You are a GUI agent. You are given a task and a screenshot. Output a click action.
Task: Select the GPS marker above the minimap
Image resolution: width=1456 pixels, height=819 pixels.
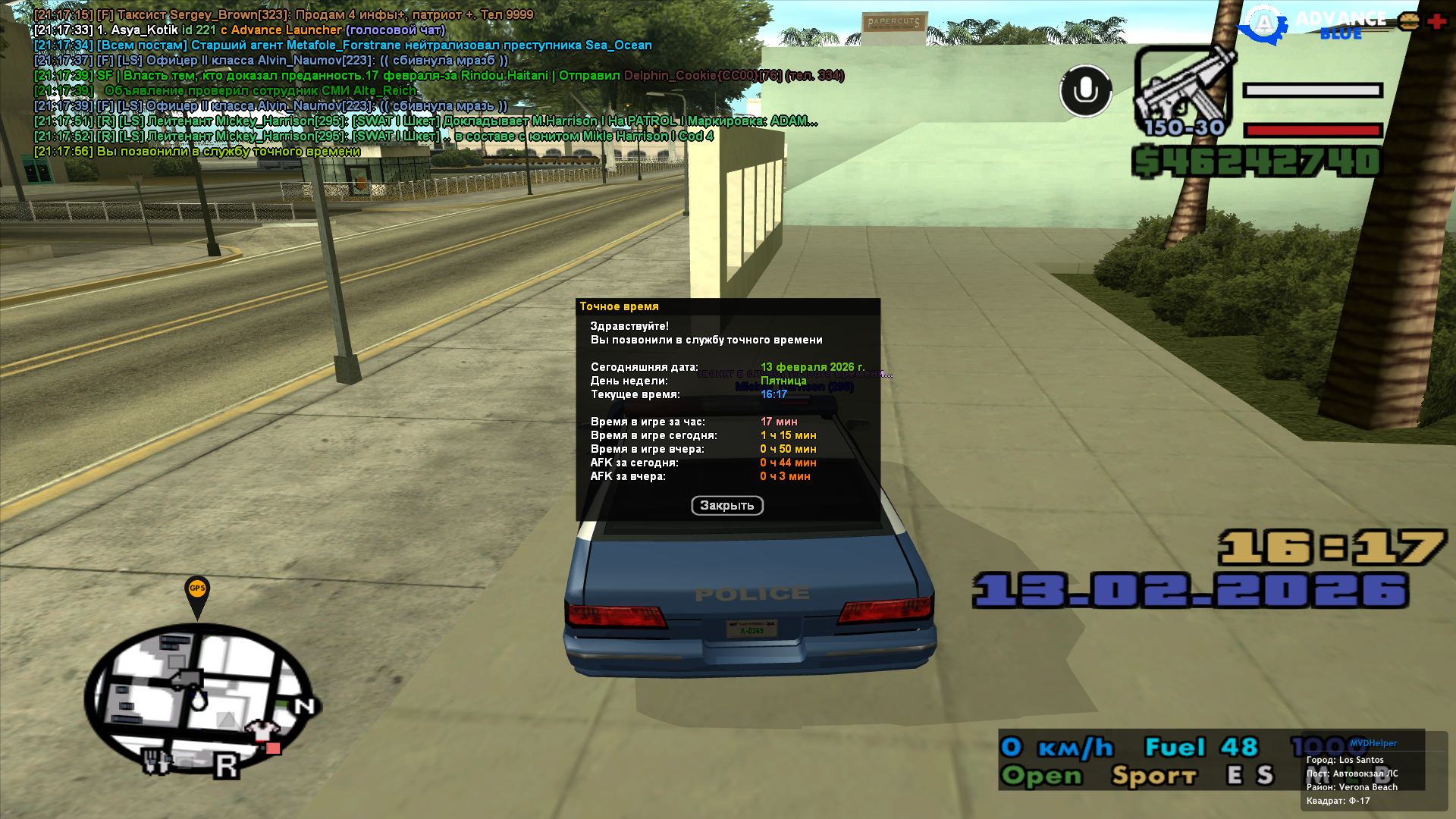197,591
